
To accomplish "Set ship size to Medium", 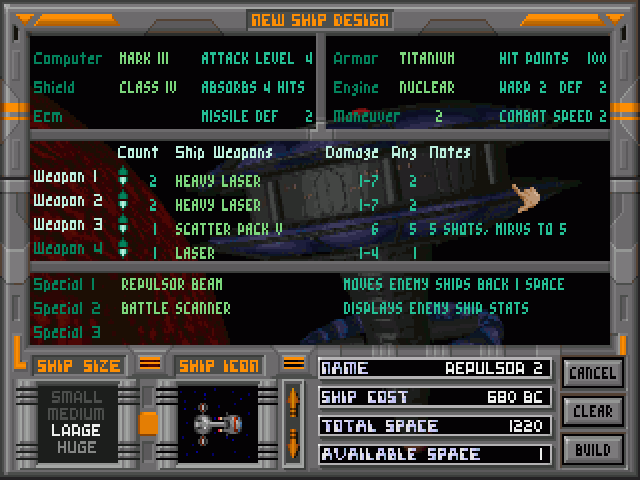I will tap(75, 413).
